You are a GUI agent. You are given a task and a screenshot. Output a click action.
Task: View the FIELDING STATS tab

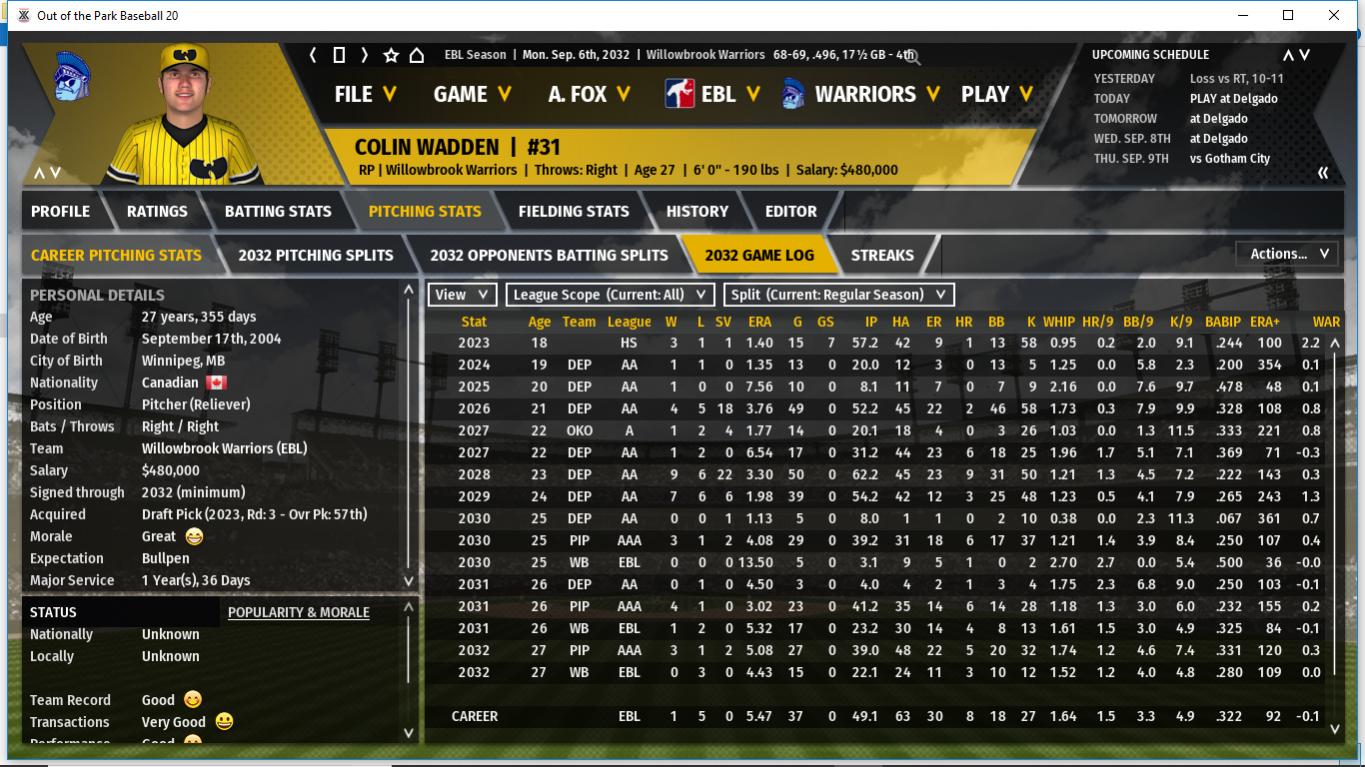tap(573, 211)
